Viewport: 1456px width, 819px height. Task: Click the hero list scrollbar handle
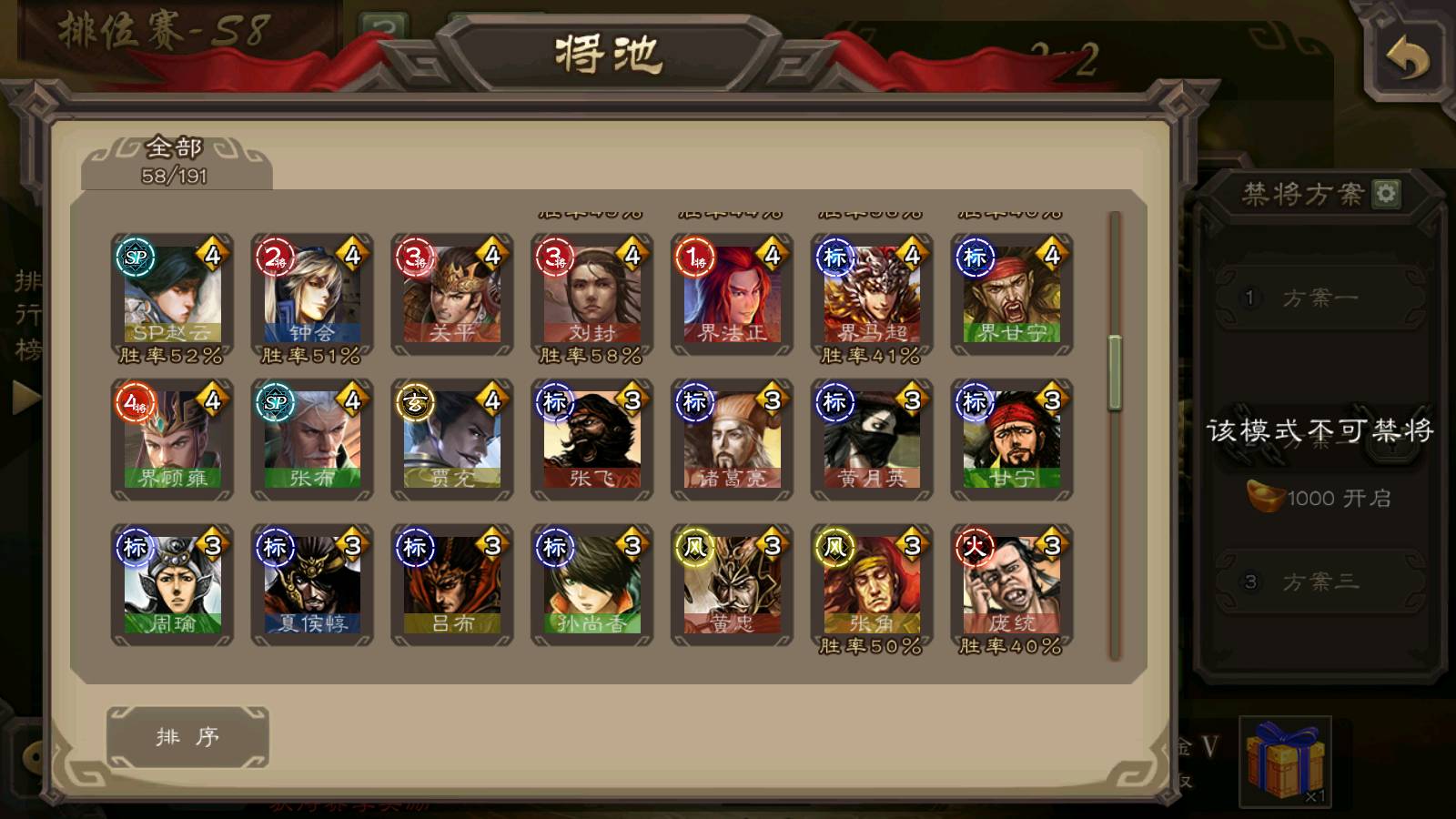pyautogui.click(x=1115, y=373)
